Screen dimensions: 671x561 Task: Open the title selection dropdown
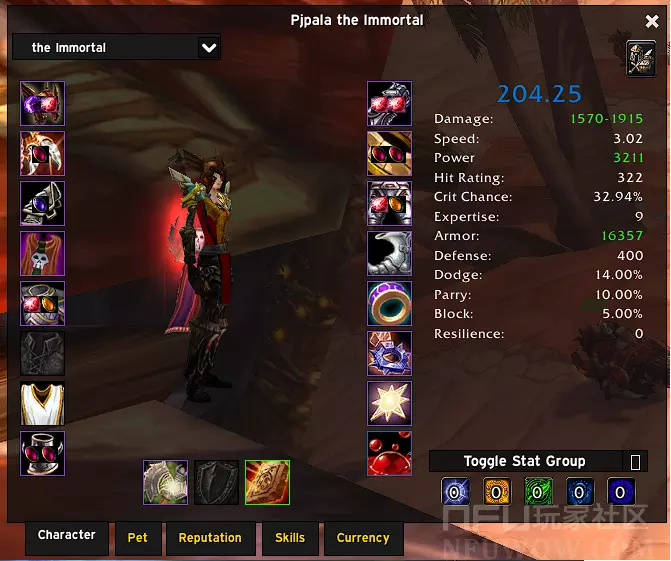(208, 47)
